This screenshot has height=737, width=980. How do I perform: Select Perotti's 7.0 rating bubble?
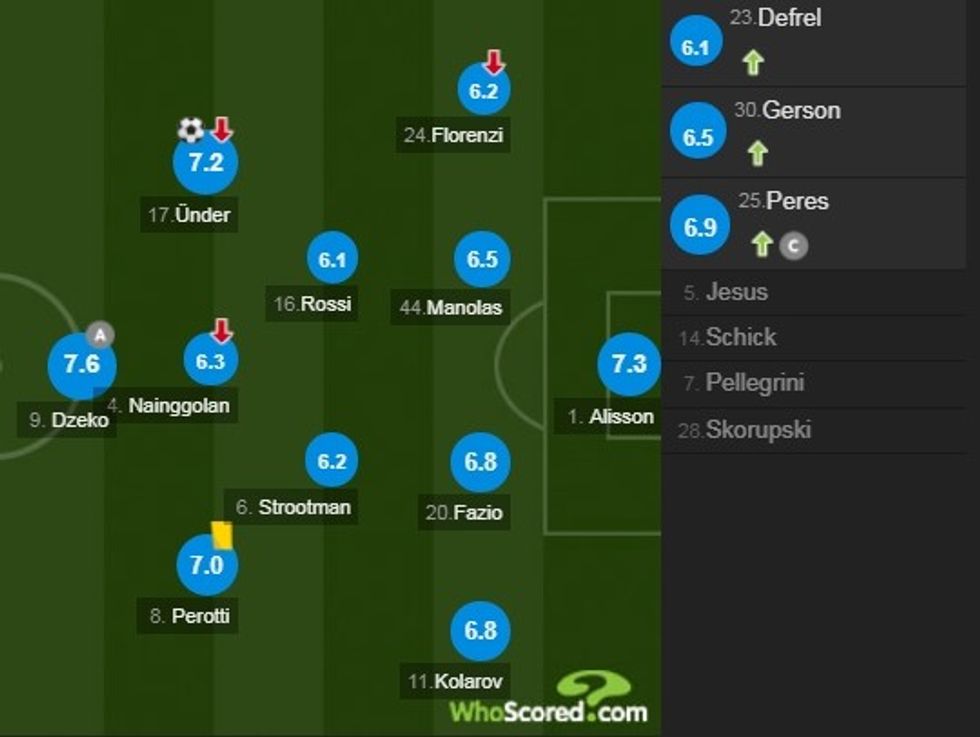click(x=206, y=565)
